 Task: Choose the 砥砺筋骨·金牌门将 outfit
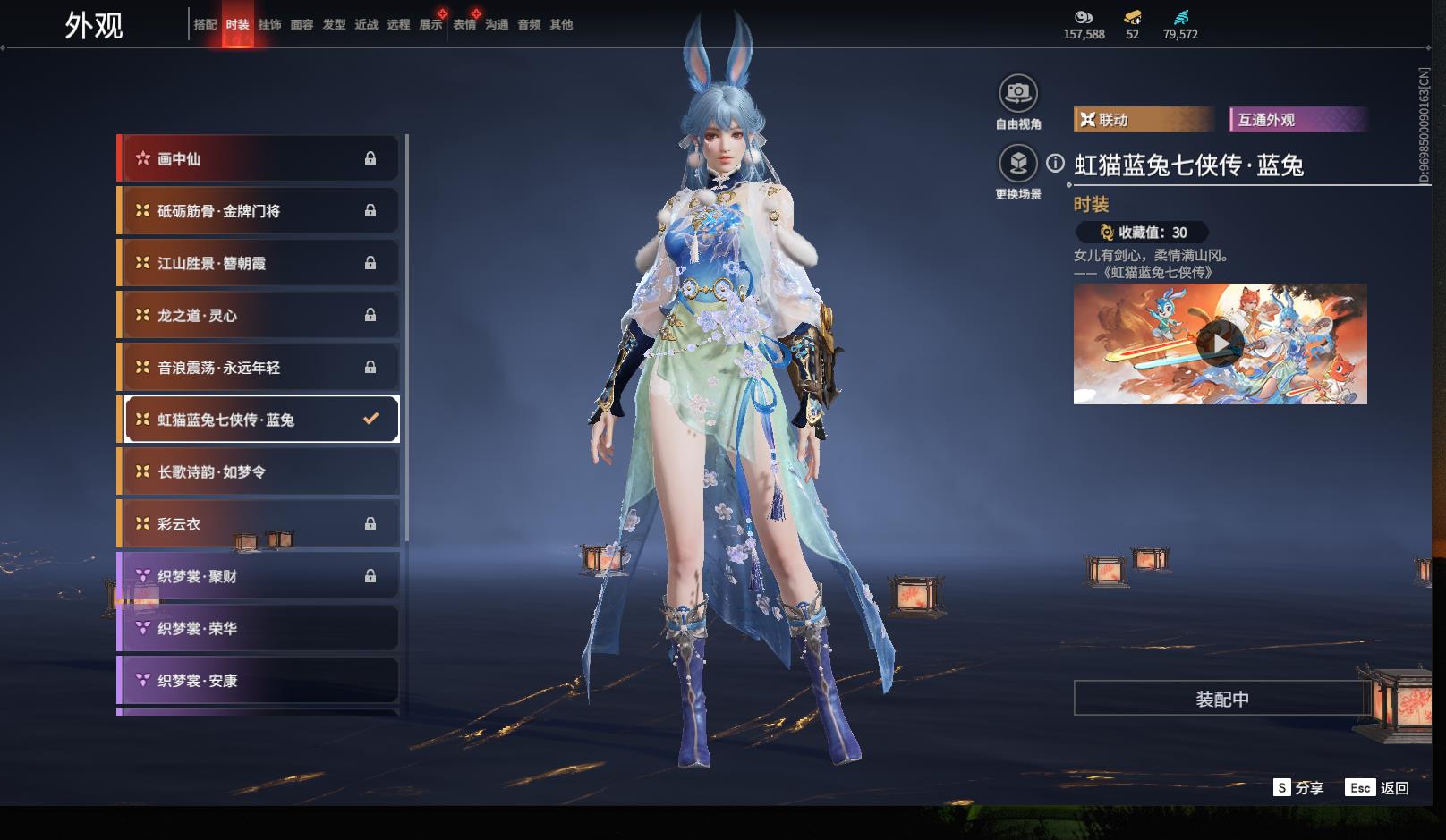coord(258,211)
